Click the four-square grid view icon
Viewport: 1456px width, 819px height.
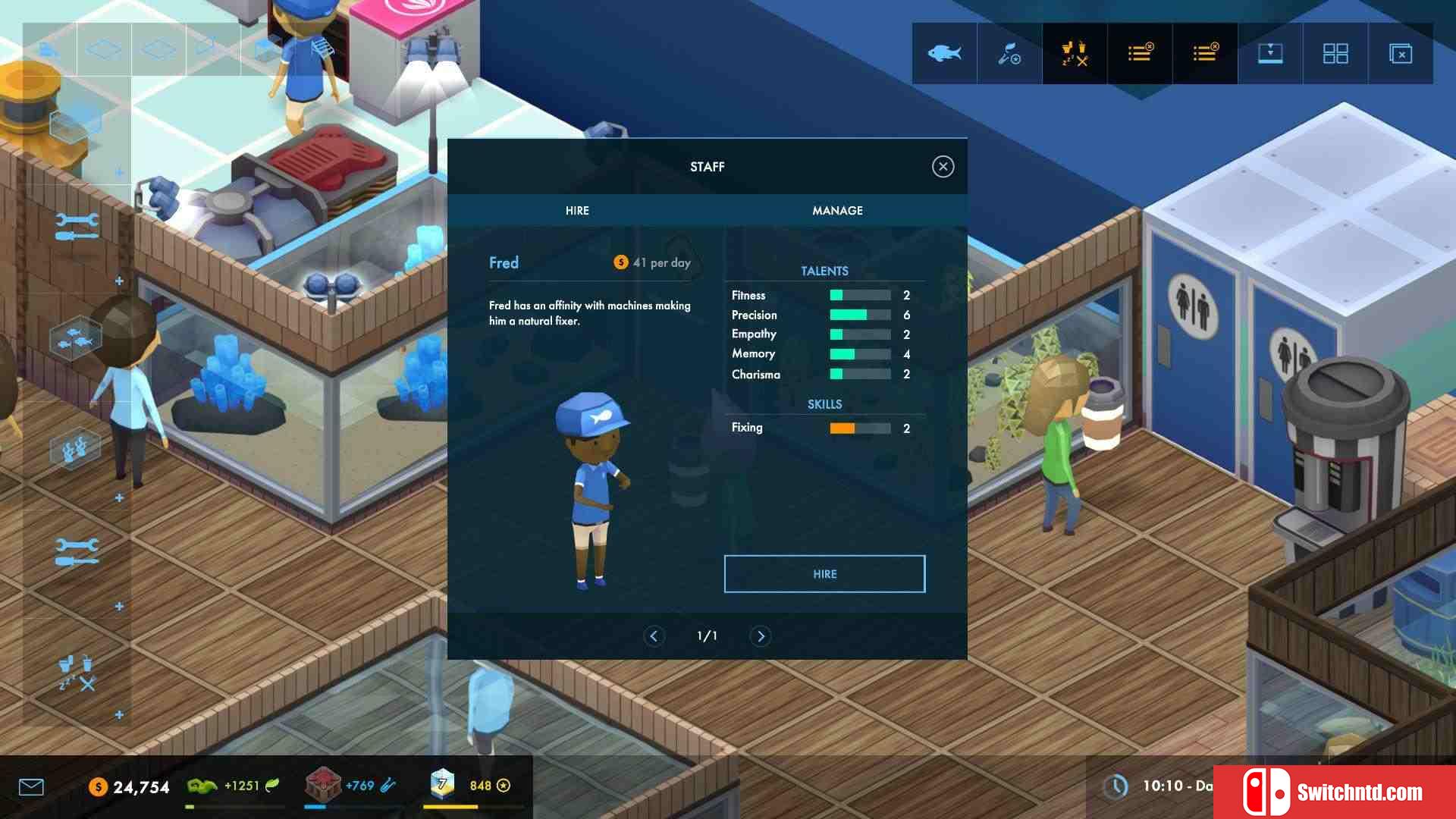(1335, 54)
